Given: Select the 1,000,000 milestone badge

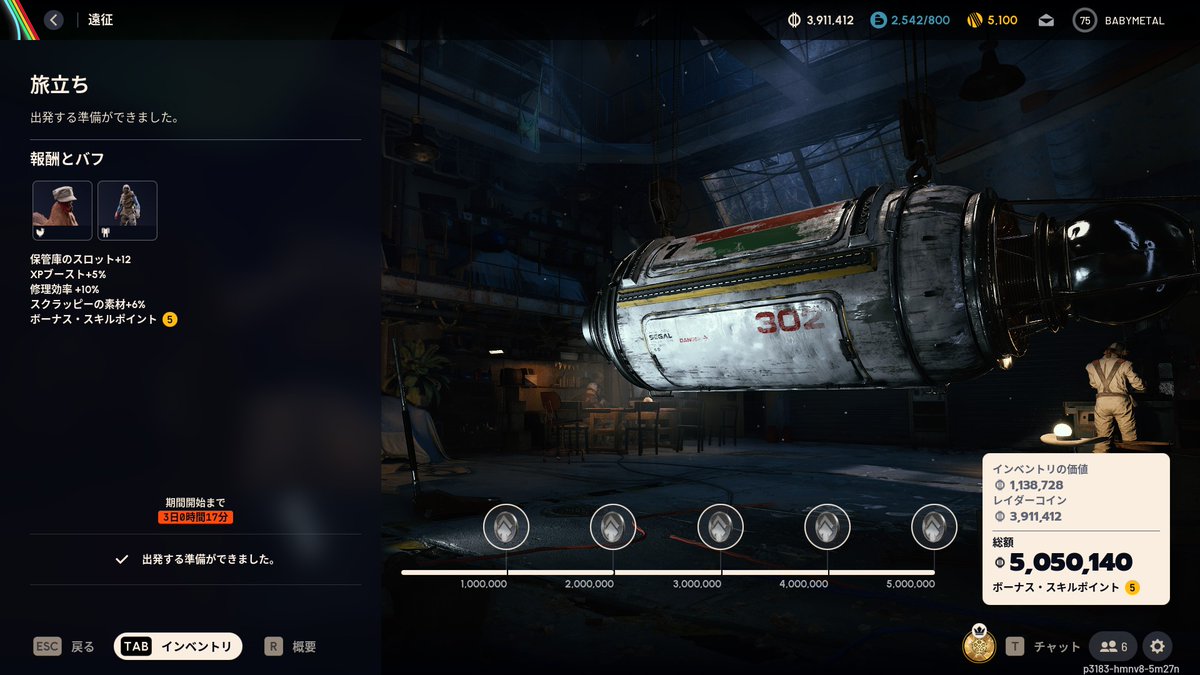Looking at the screenshot, I should (x=506, y=526).
